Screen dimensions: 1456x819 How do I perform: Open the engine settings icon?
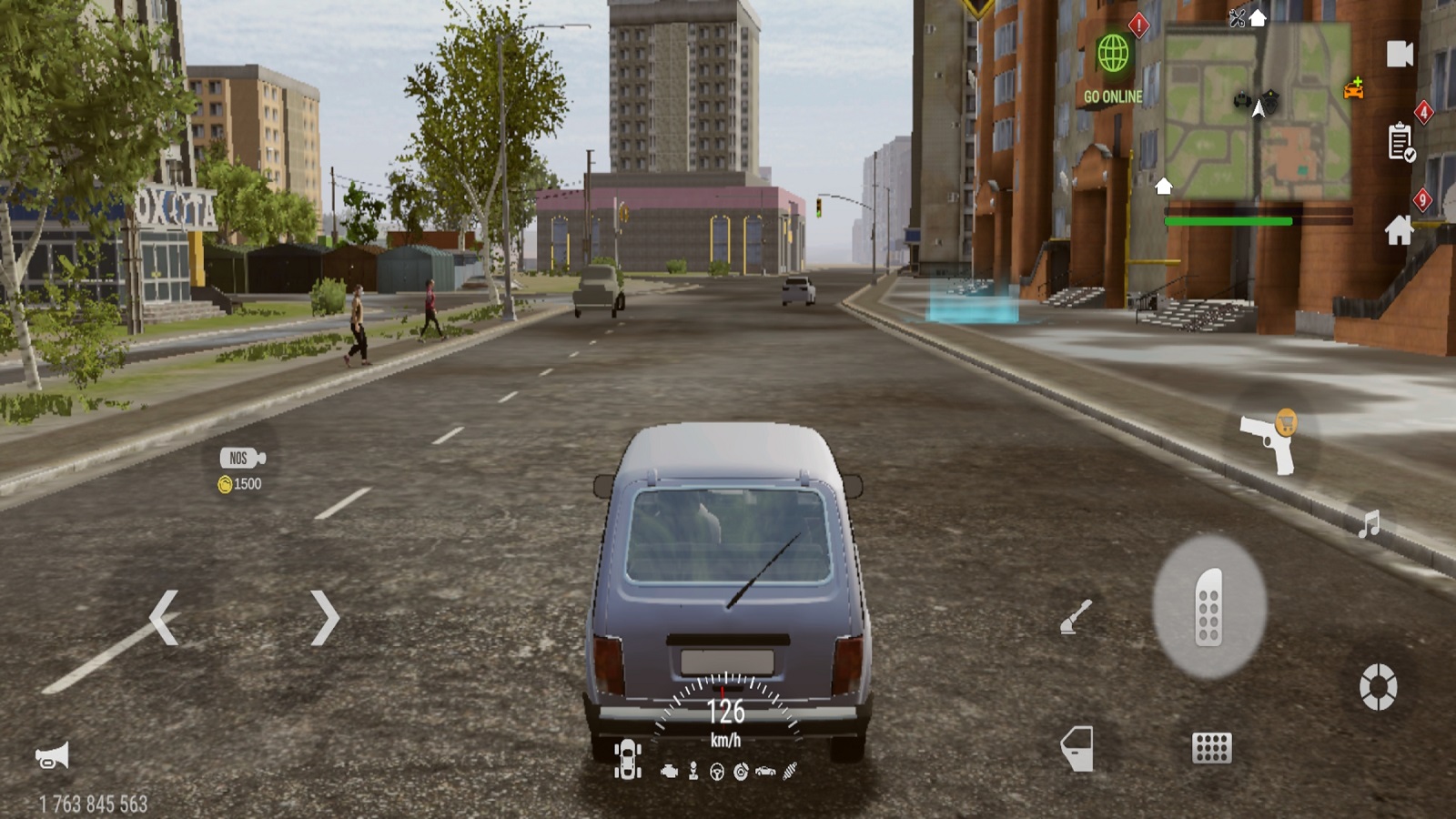pos(670,772)
